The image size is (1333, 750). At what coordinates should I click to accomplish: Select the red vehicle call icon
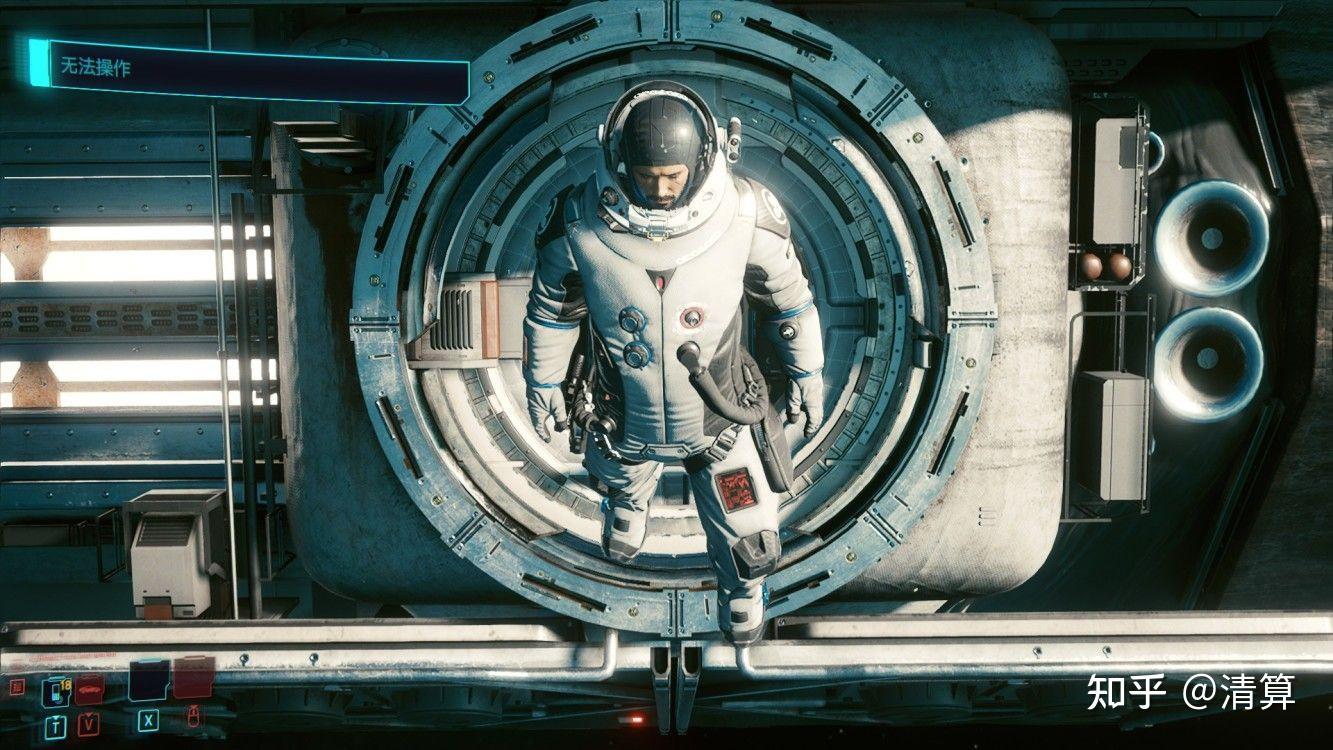click(90, 688)
